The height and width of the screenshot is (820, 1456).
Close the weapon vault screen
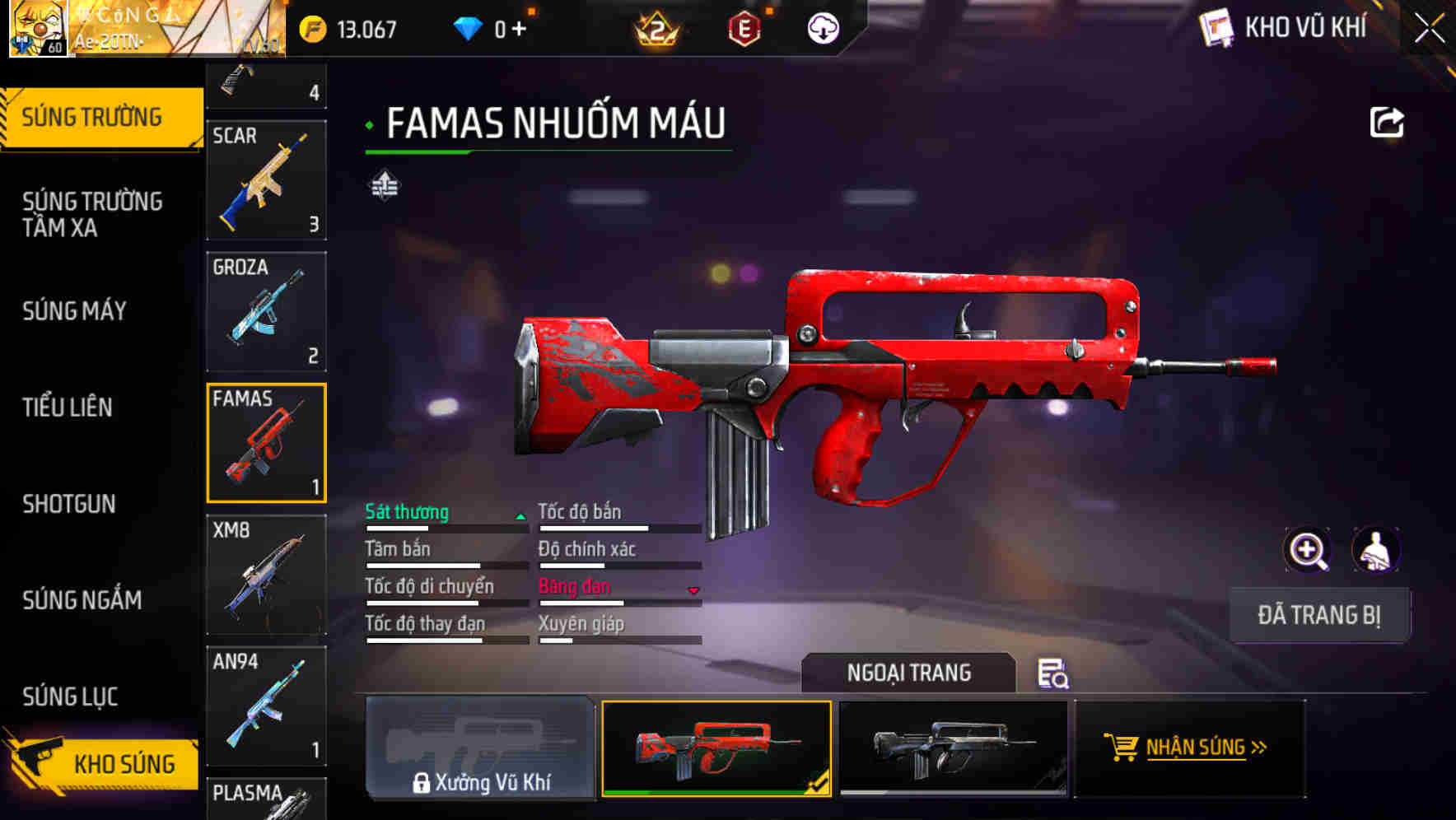[x=1429, y=29]
